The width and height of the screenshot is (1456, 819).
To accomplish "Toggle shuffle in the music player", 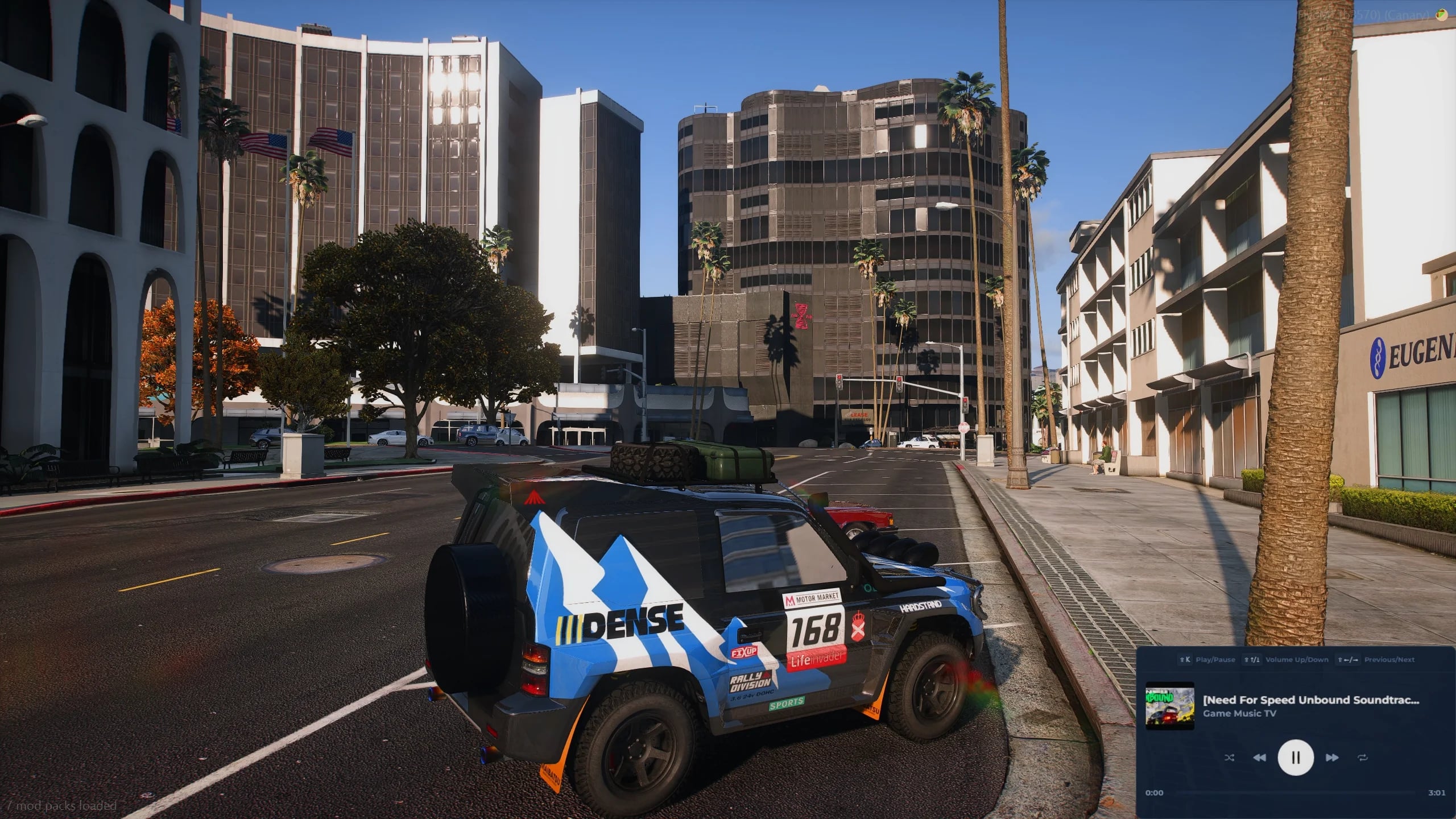I will [1229, 758].
